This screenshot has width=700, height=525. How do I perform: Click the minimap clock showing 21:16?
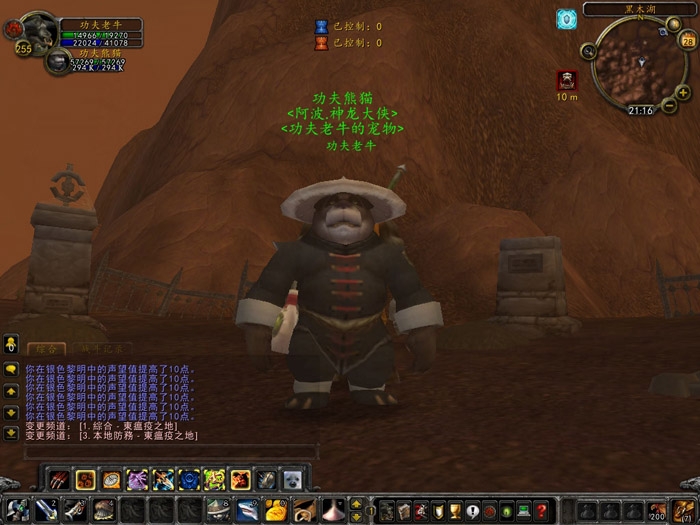[640, 110]
